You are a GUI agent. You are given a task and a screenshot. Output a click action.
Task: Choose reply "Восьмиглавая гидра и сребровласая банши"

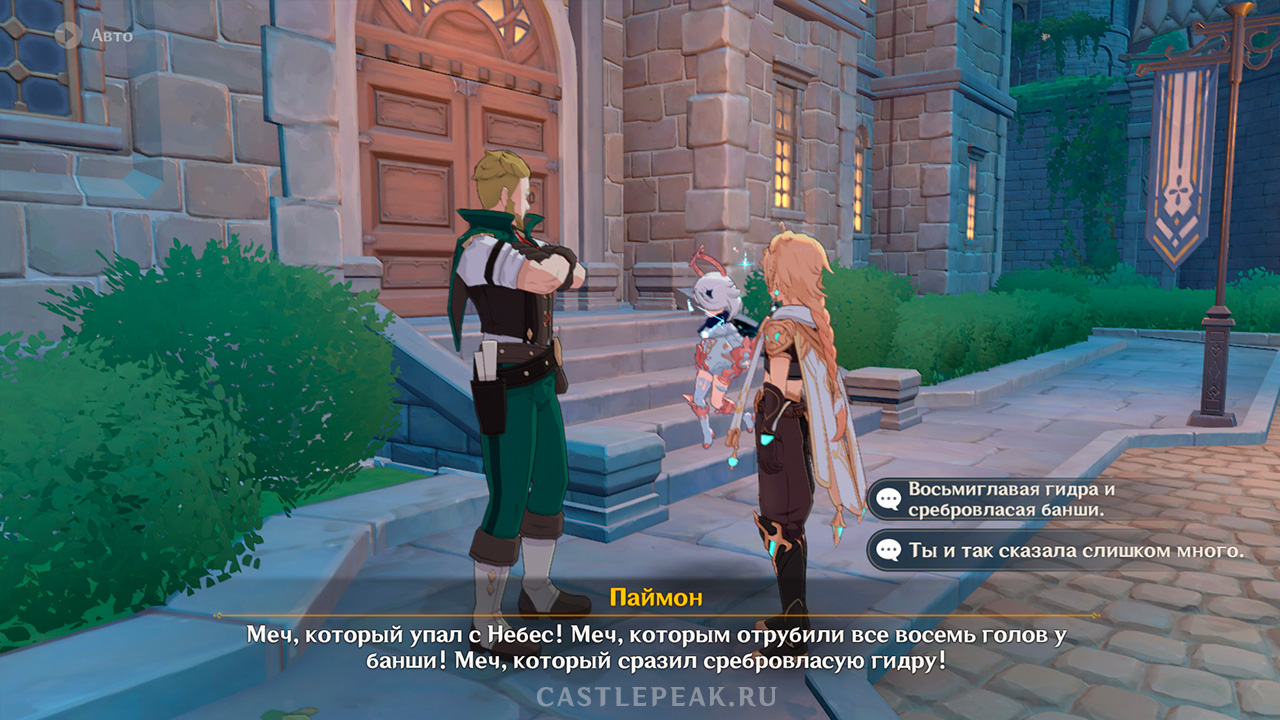pos(1010,499)
